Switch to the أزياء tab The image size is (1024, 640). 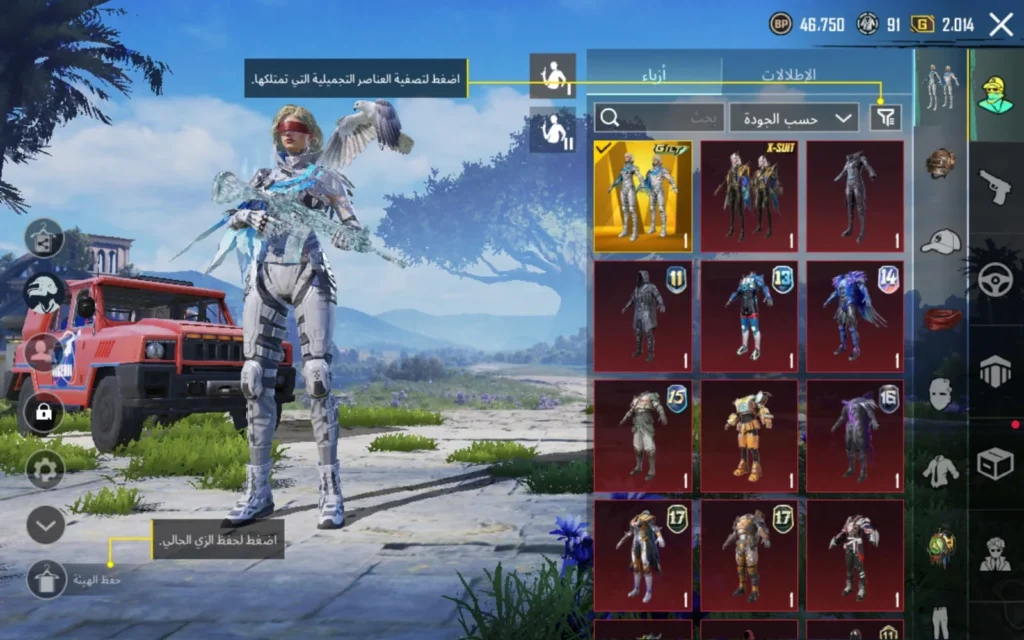click(655, 76)
